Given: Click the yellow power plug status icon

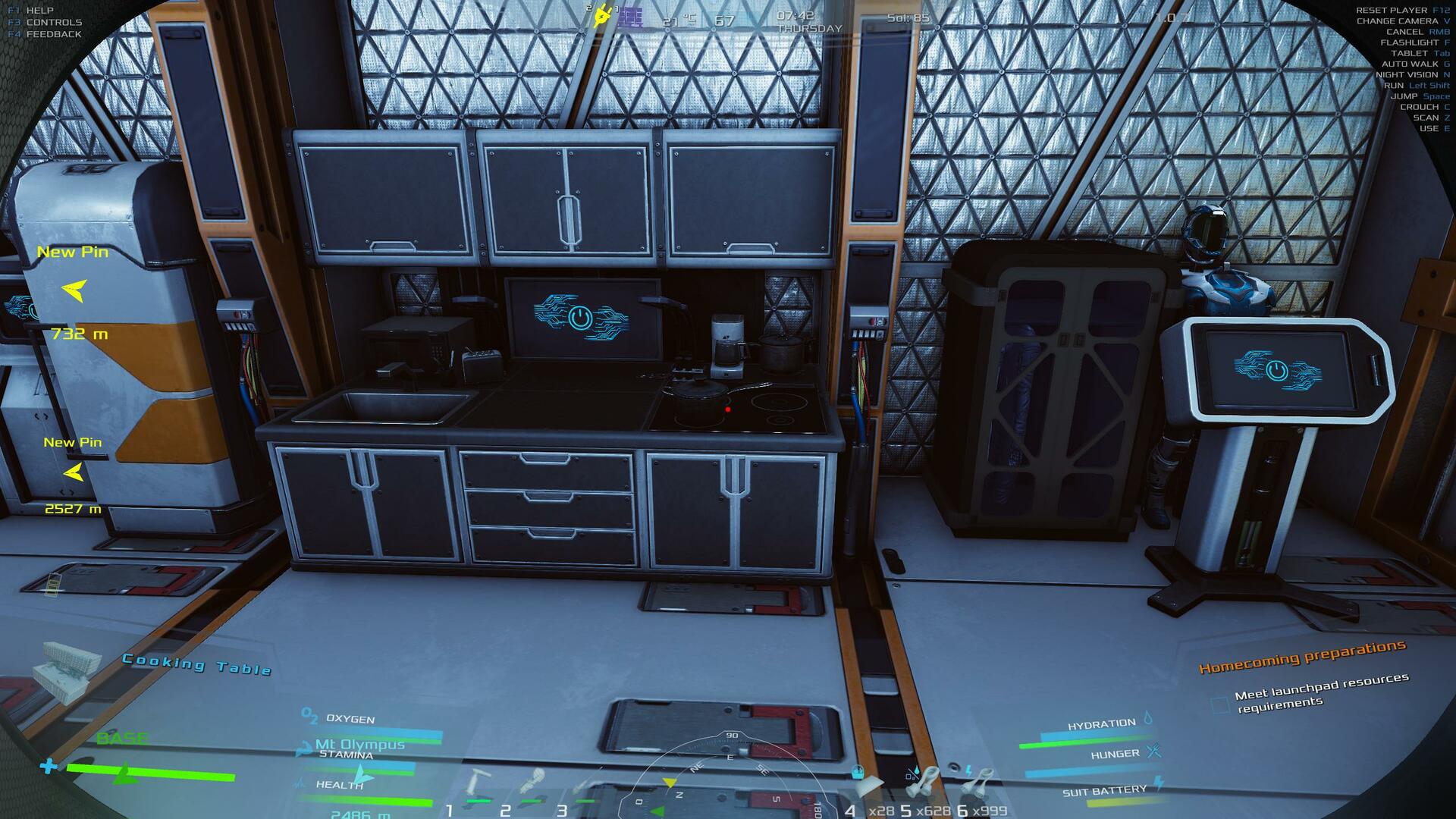Looking at the screenshot, I should click(602, 16).
